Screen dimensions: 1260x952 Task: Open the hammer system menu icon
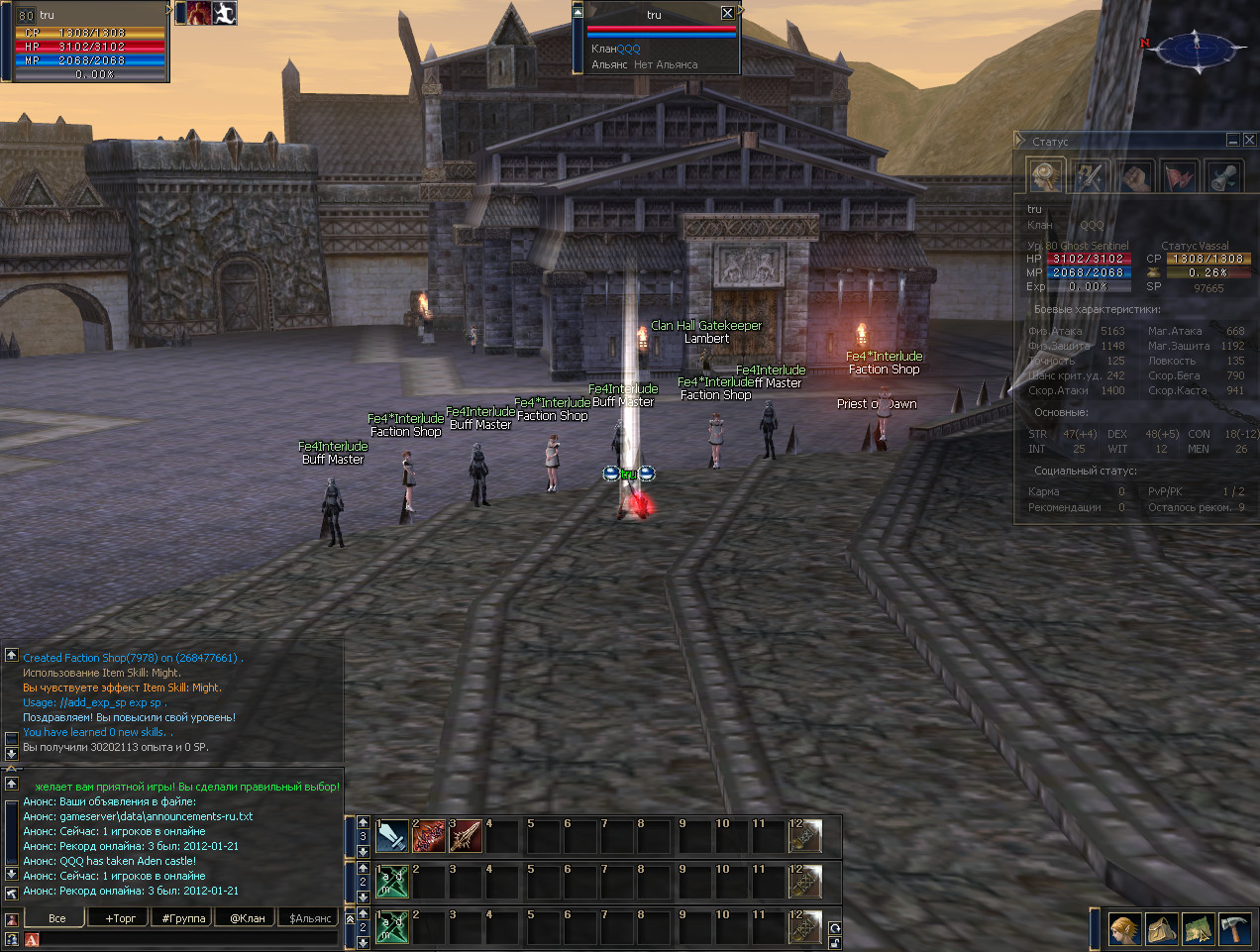point(1234,930)
